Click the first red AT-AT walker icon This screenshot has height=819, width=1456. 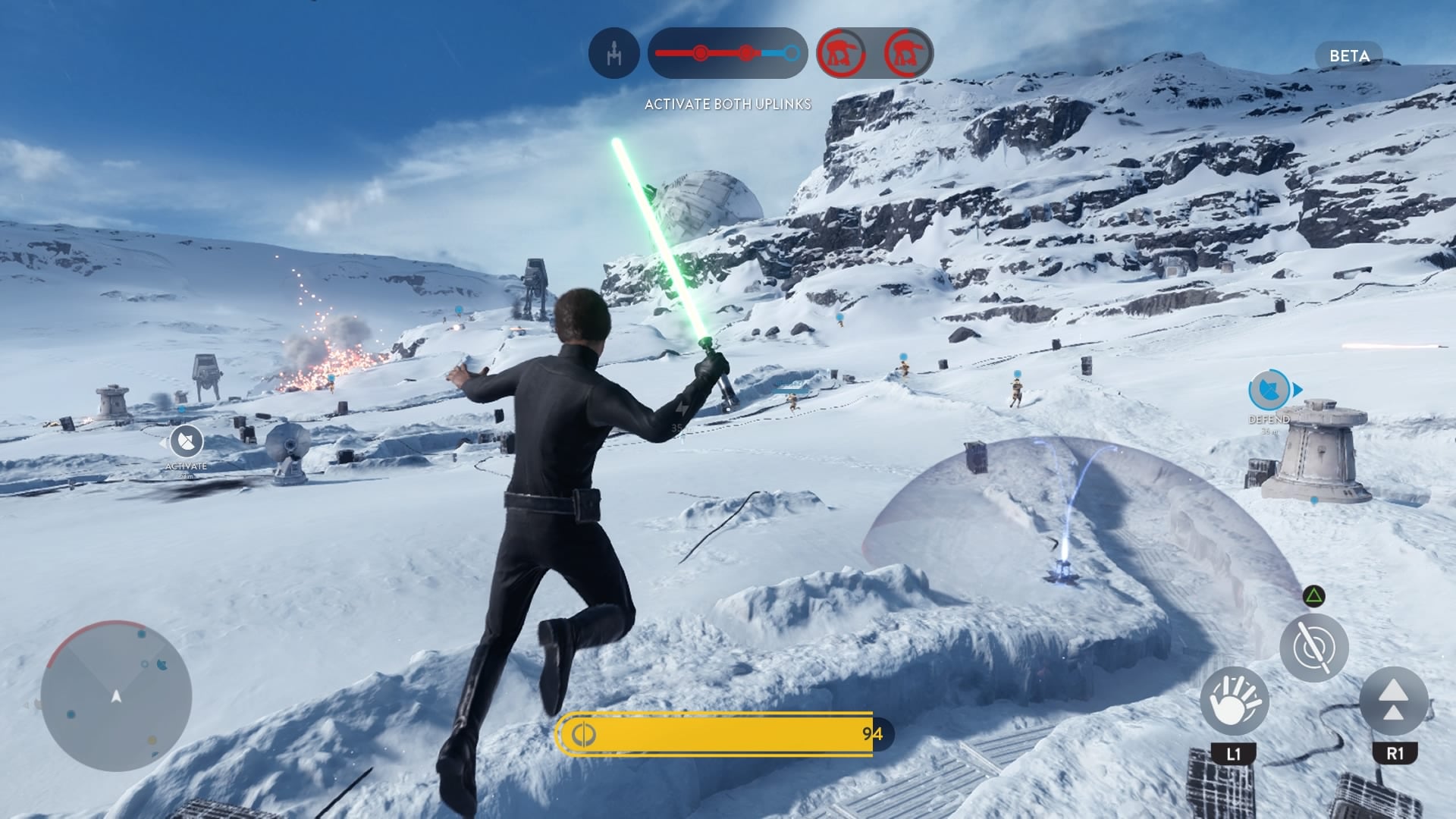click(x=841, y=53)
